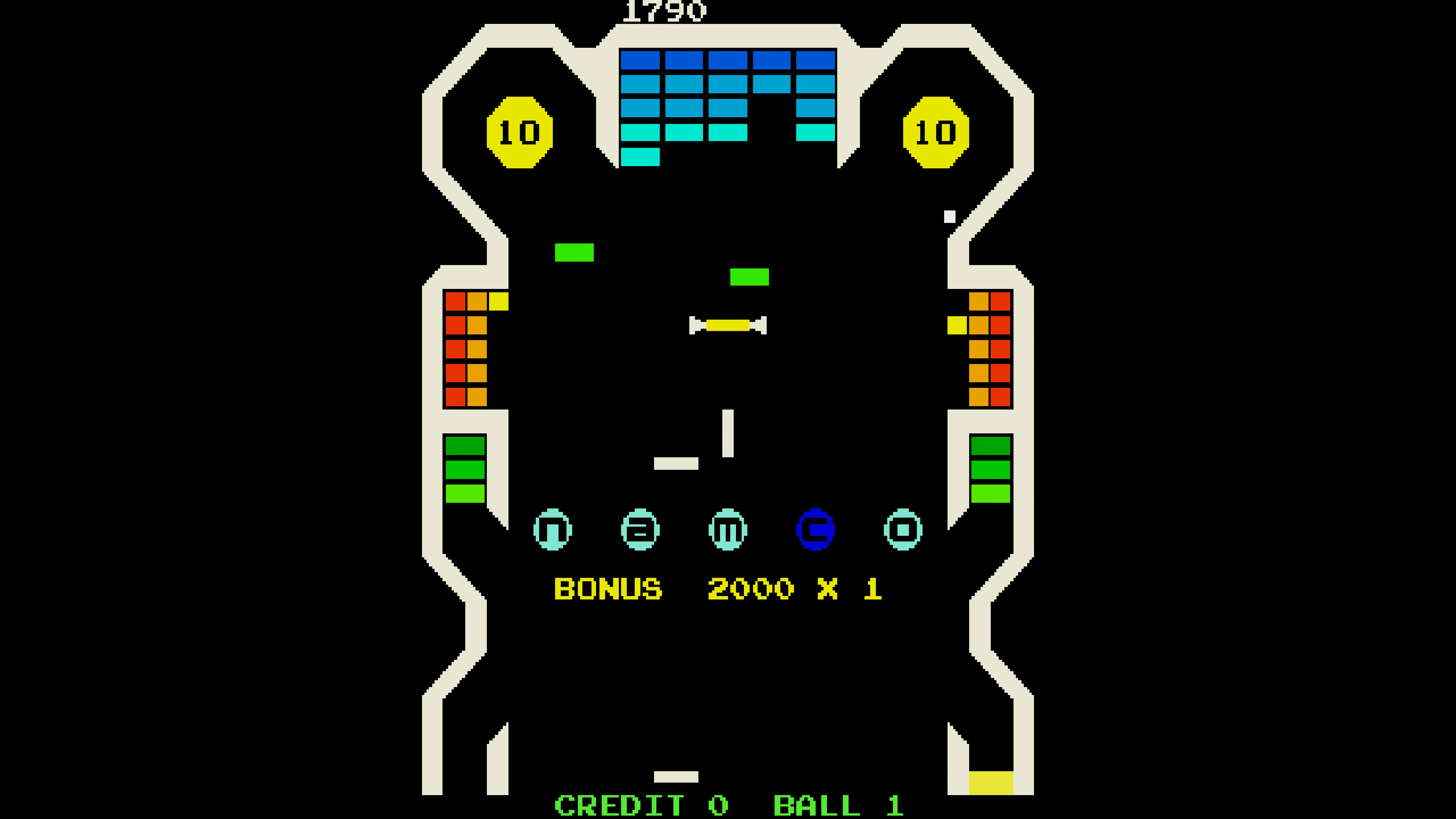The image size is (1456, 819).
Task: Select the 'a' rollover target circle
Action: (640, 530)
